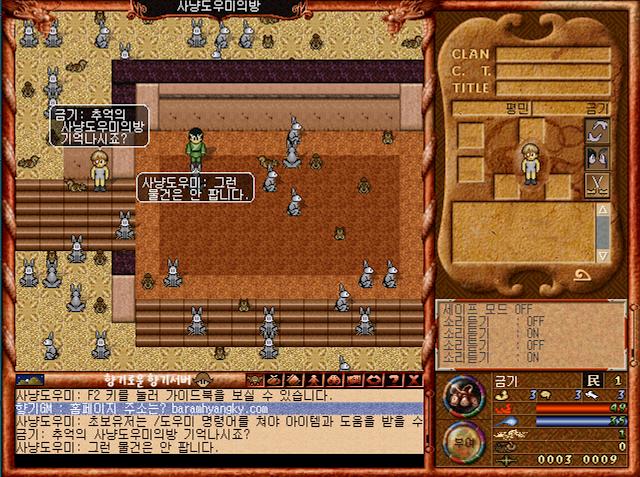
Task: Close the toolbar with the X button
Action: (x=414, y=380)
